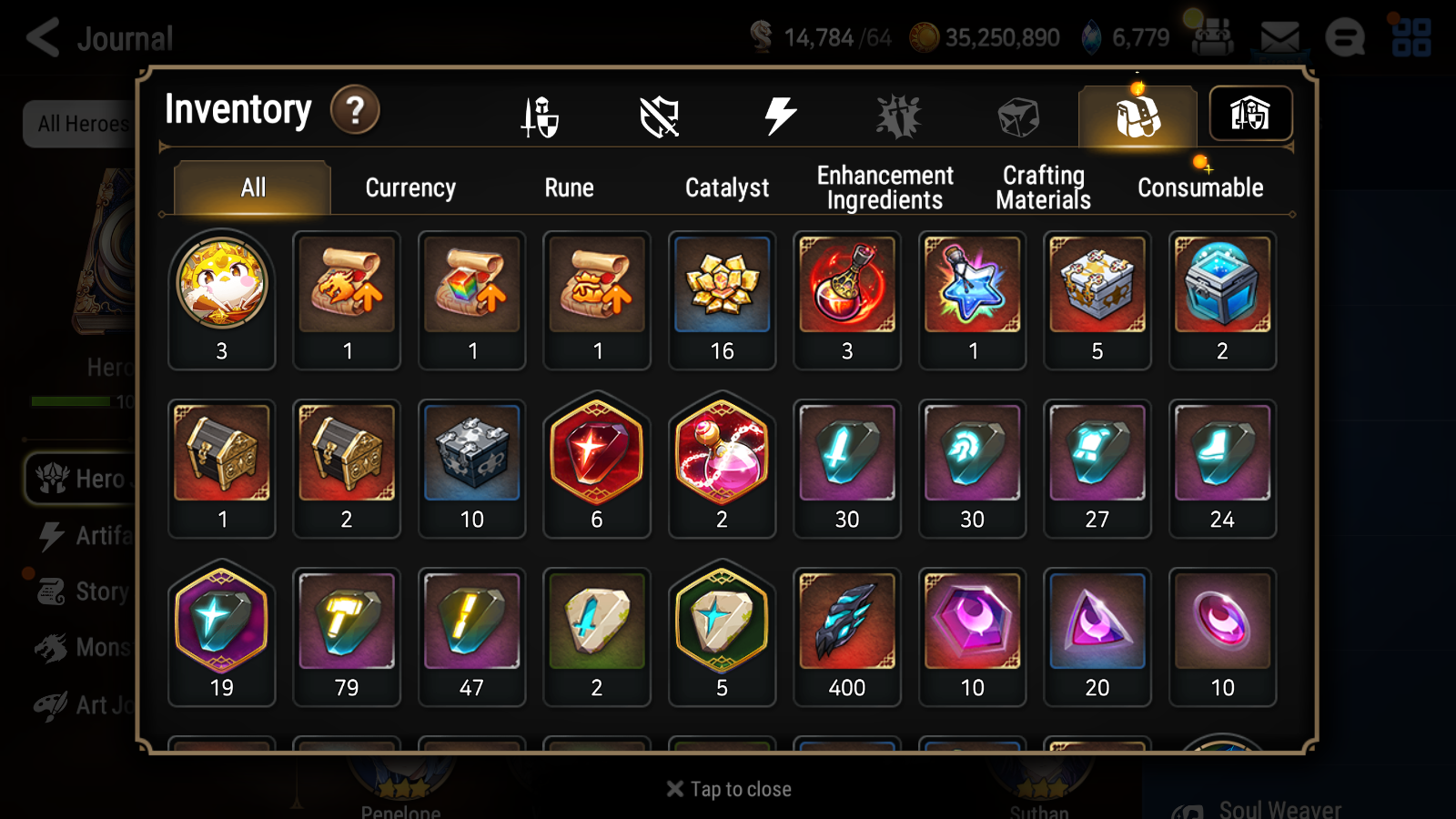Screen dimensions: 1456x819
Task: Switch to the Consumable tab
Action: pos(1199,187)
